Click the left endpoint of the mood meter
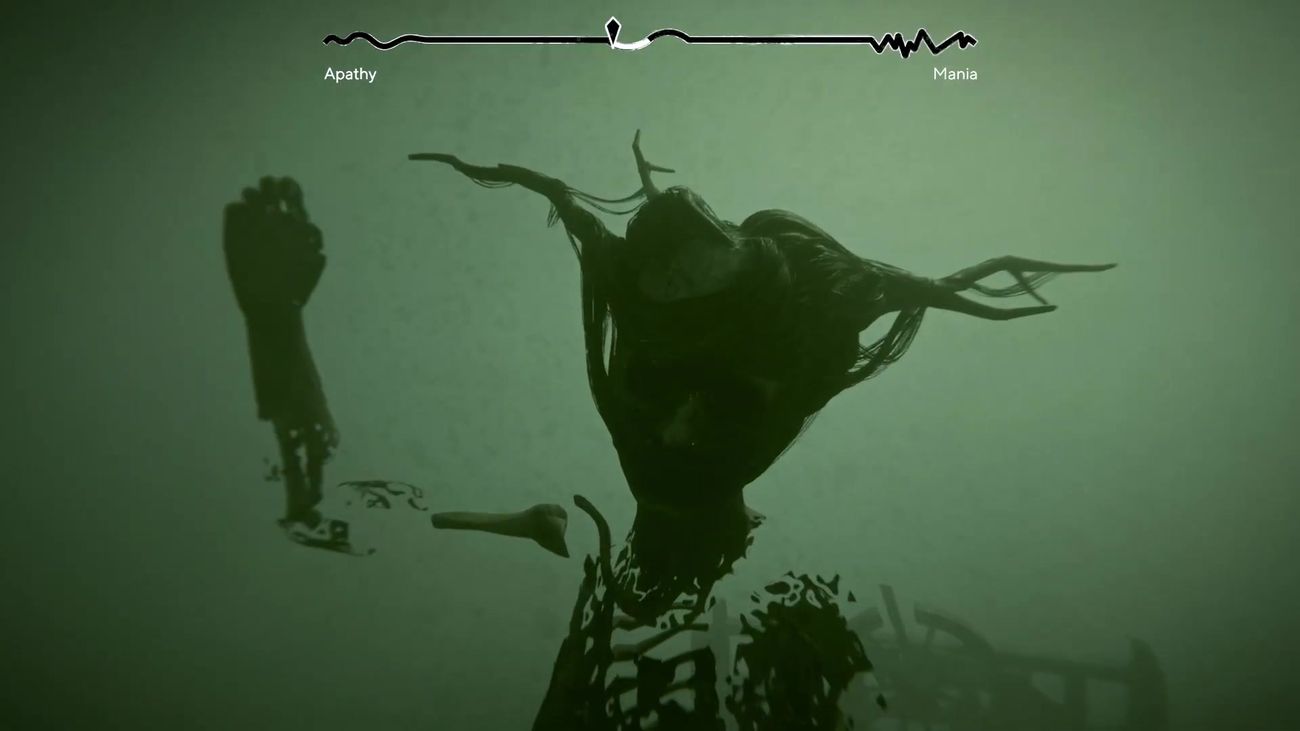 [x=324, y=40]
